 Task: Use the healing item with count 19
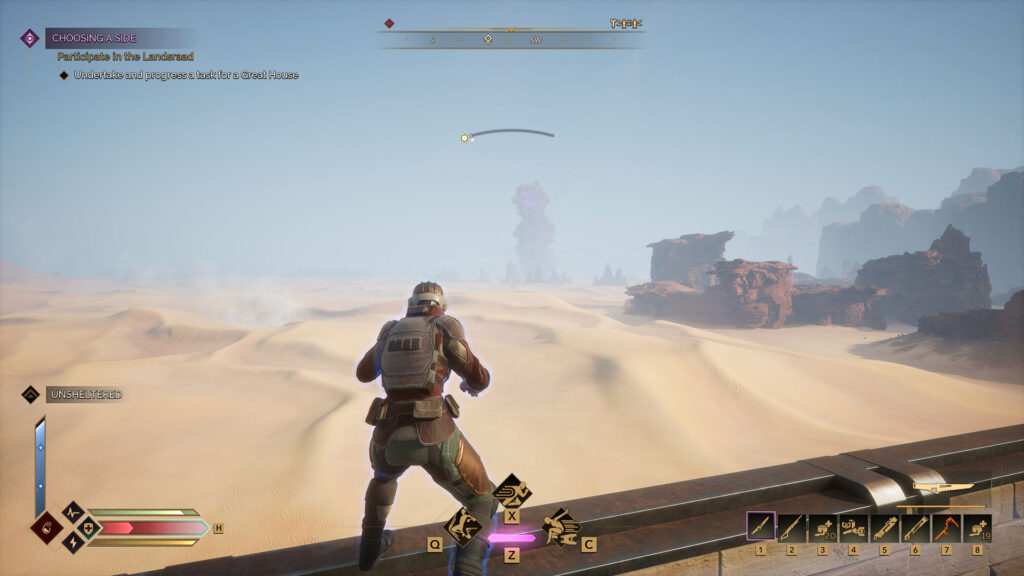click(x=977, y=527)
